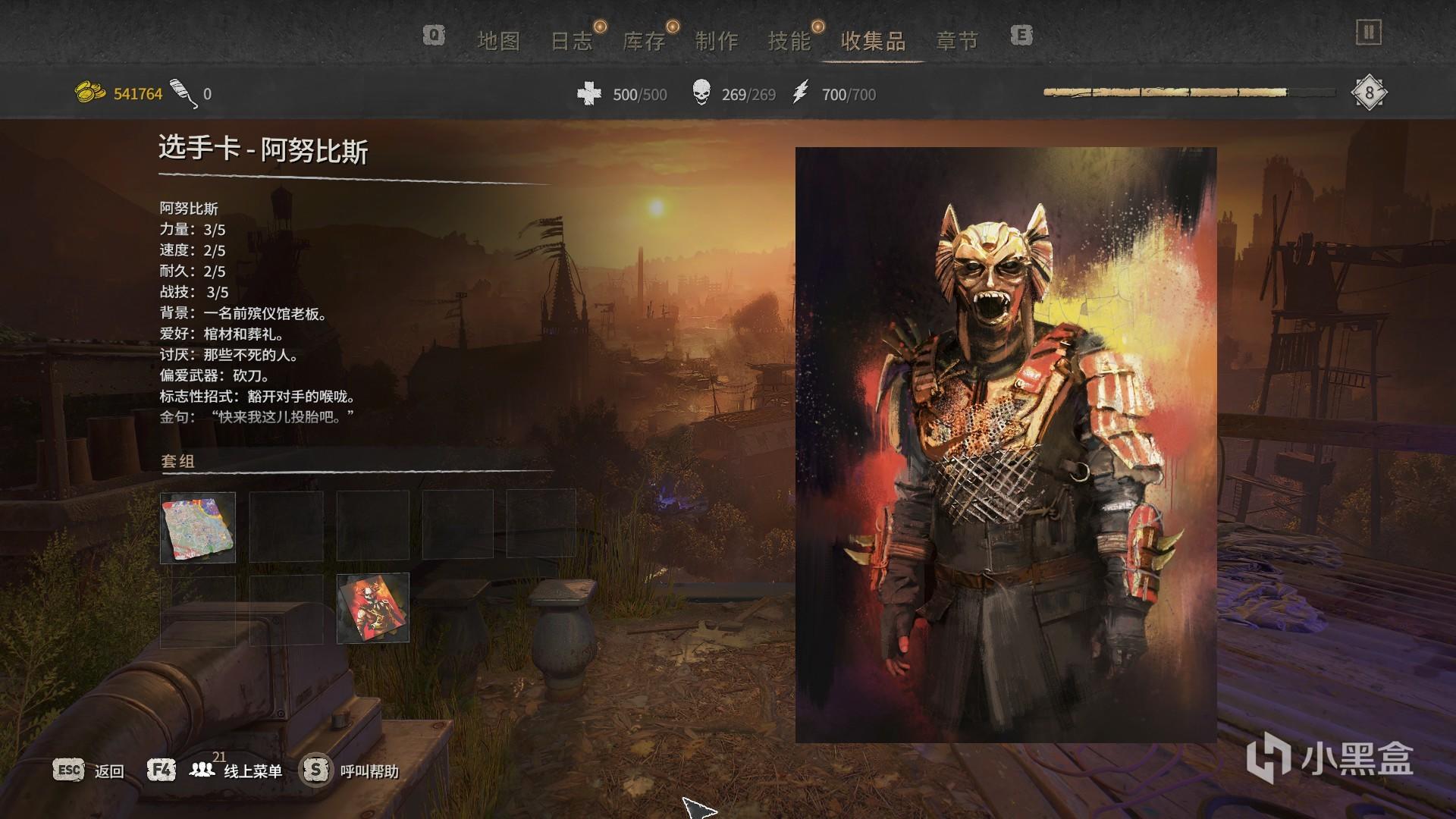Click the pause icon in top corner

1368,33
